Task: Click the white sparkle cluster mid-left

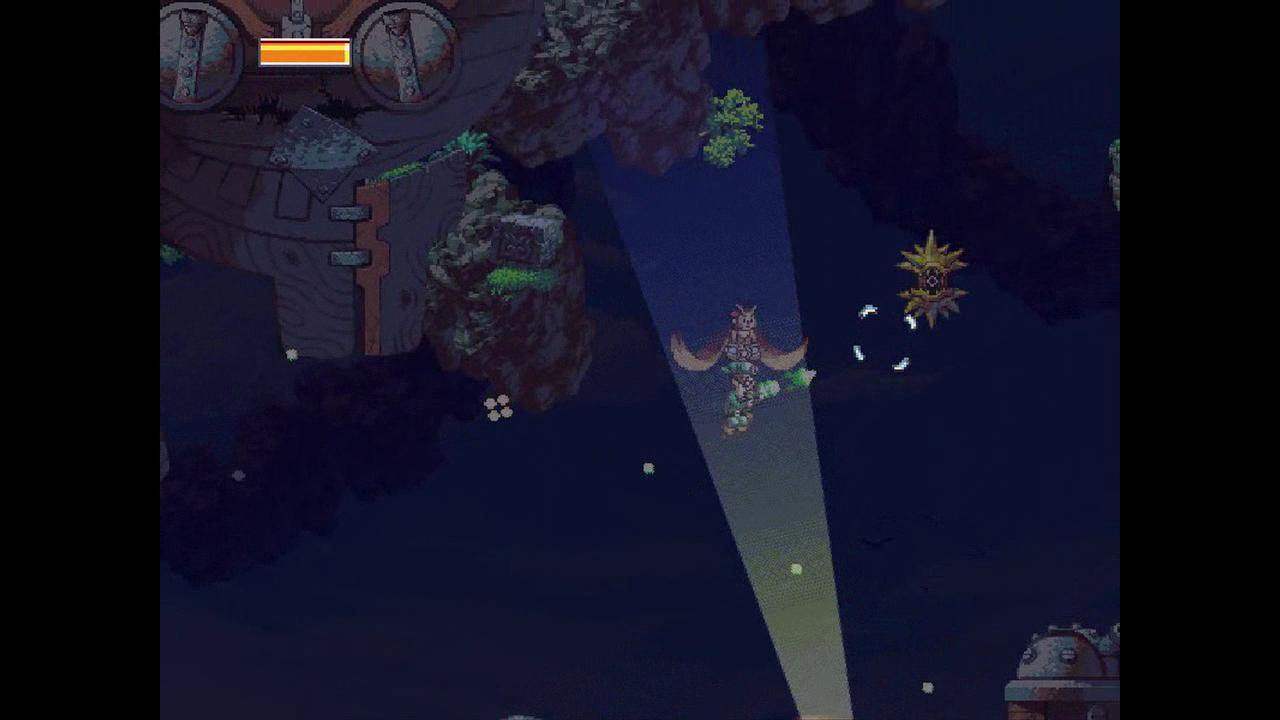Action: coord(497,406)
